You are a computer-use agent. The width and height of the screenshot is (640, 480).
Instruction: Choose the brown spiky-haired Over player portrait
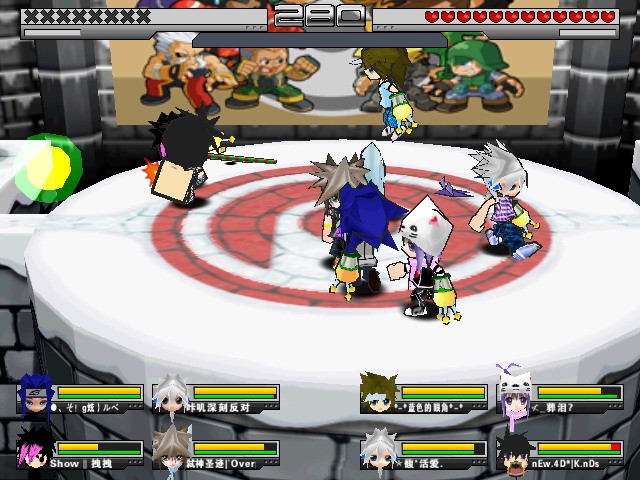[171, 451]
